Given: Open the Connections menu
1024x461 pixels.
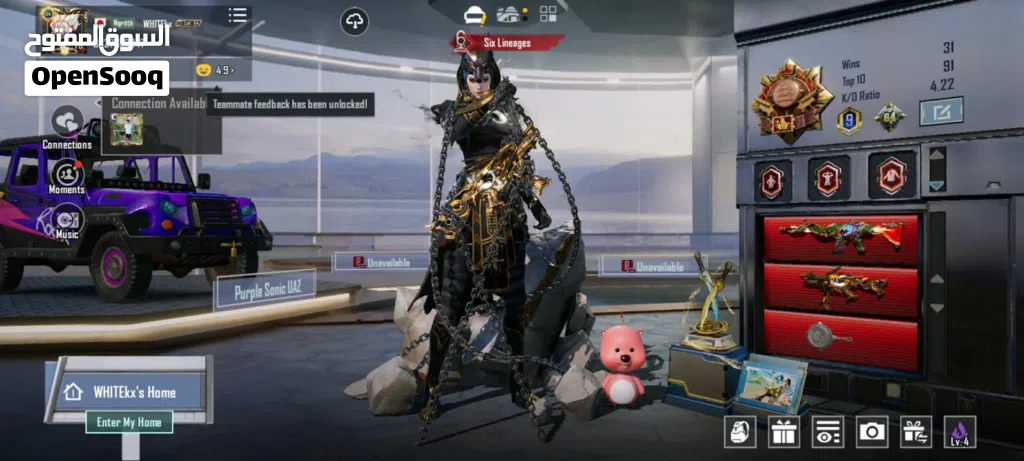Looking at the screenshot, I should pos(67,123).
